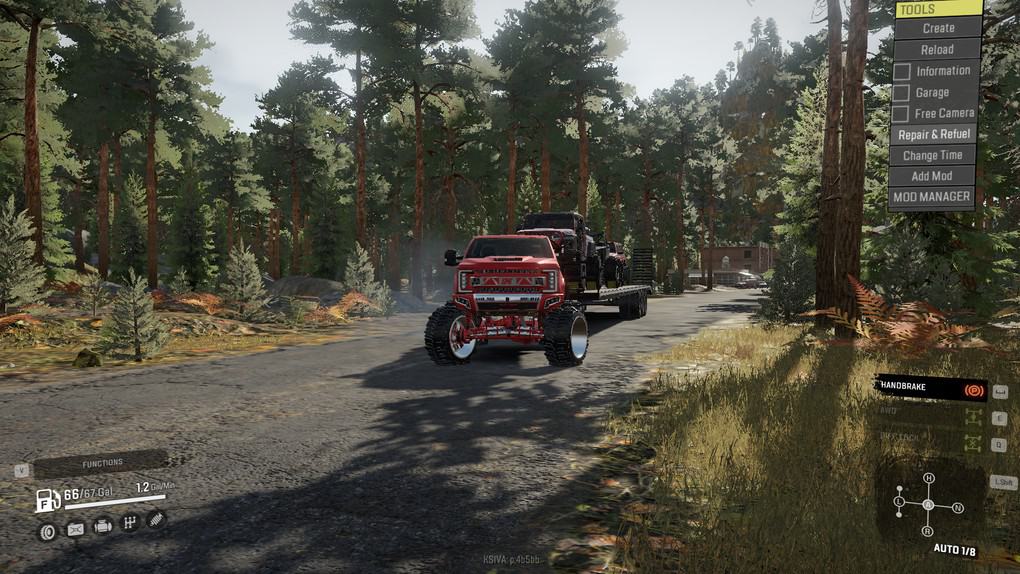Open the MOD MANAGER
The width and height of the screenshot is (1020, 574).
[931, 197]
